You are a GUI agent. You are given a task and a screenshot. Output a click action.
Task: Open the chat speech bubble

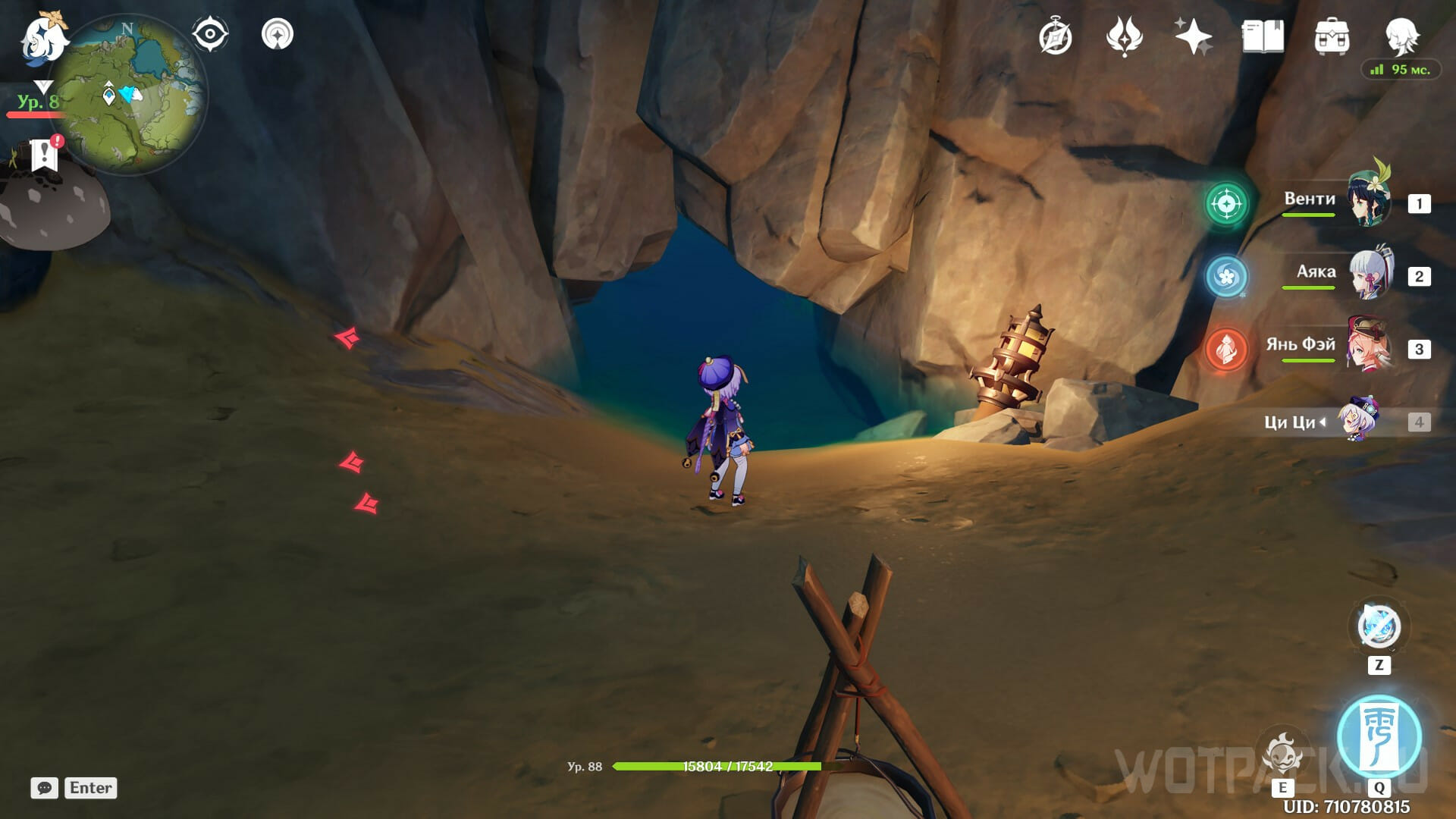44,788
